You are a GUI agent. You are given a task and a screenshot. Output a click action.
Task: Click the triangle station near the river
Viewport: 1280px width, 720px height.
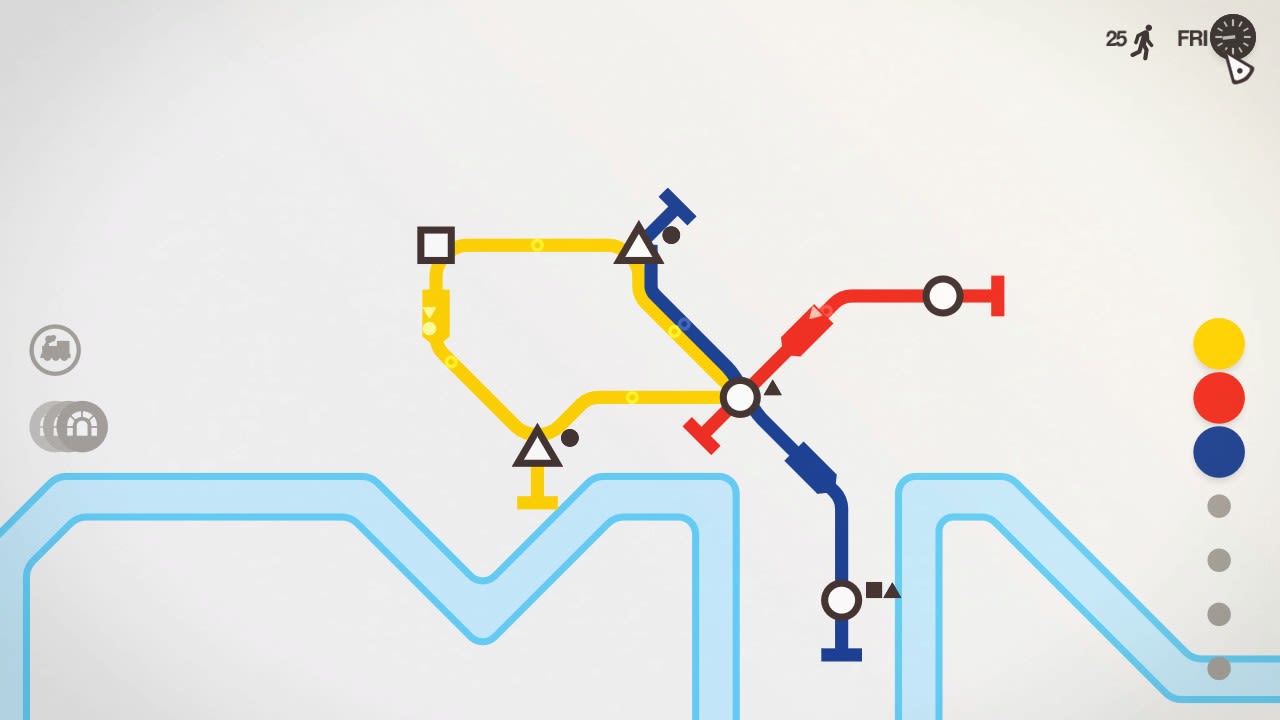click(538, 448)
